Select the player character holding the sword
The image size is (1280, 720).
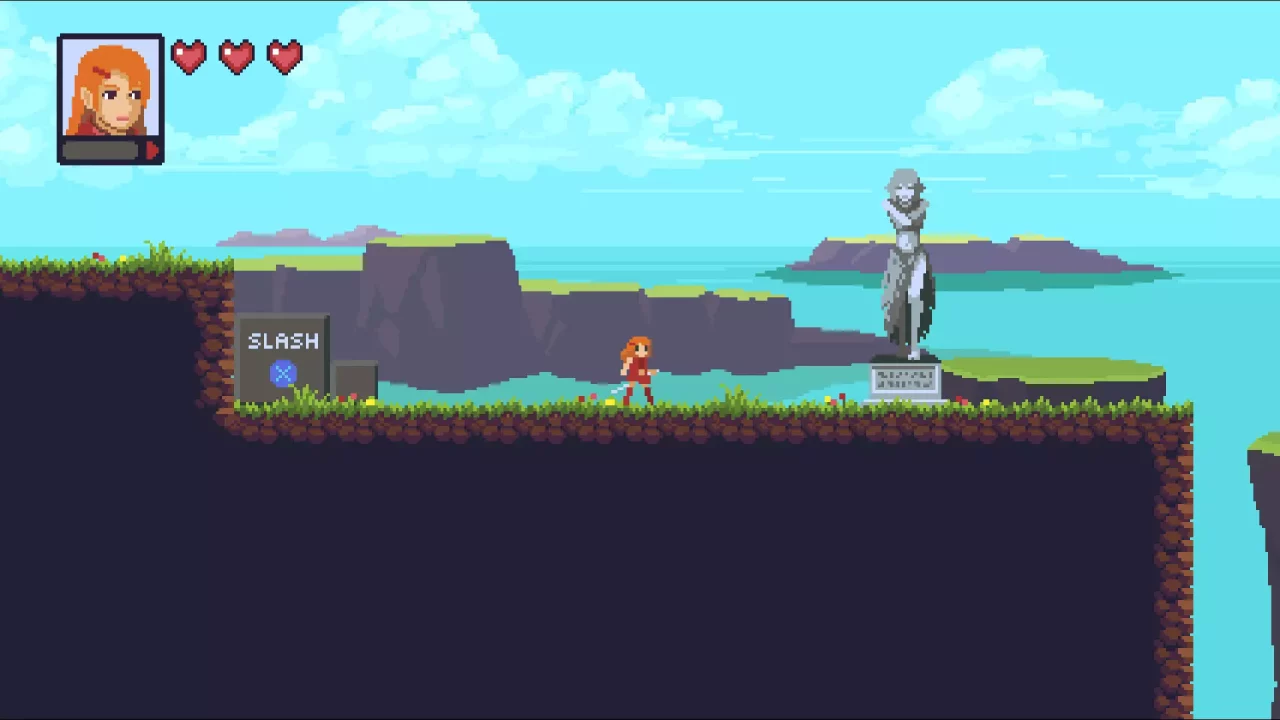pos(637,370)
